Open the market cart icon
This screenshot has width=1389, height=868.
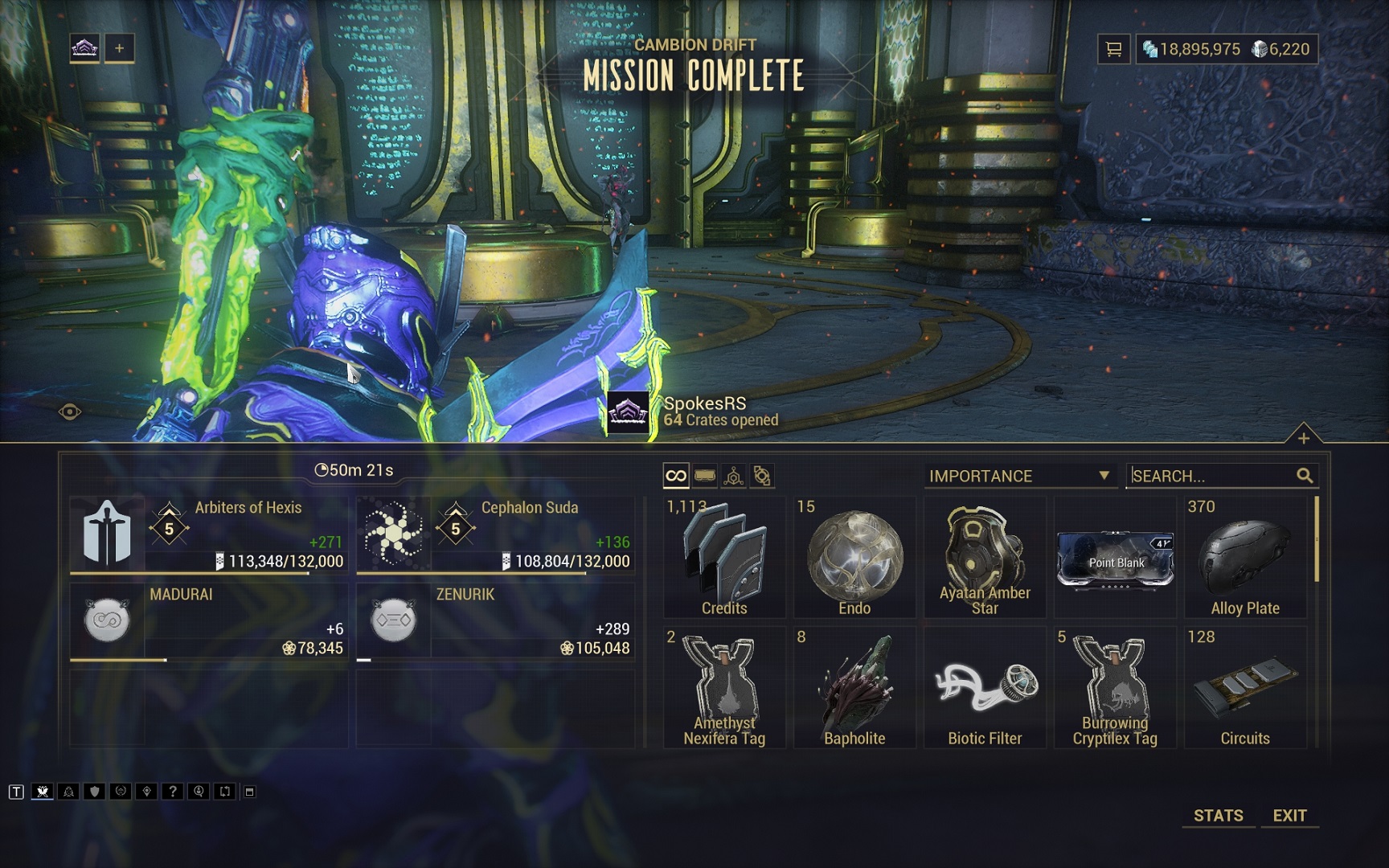[x=1113, y=49]
